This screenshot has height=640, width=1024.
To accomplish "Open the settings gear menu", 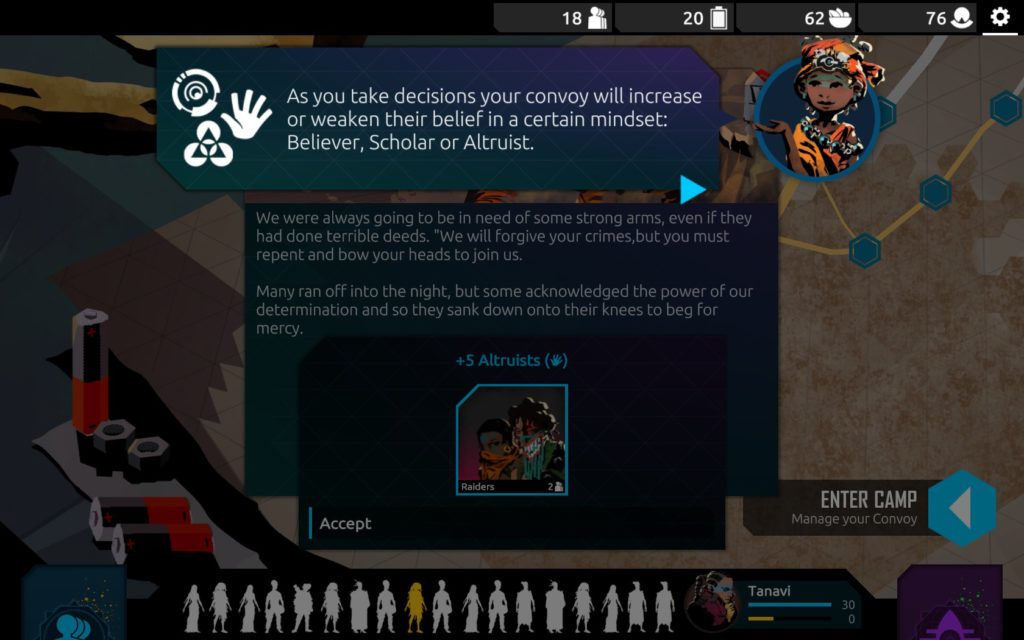I will [1000, 17].
